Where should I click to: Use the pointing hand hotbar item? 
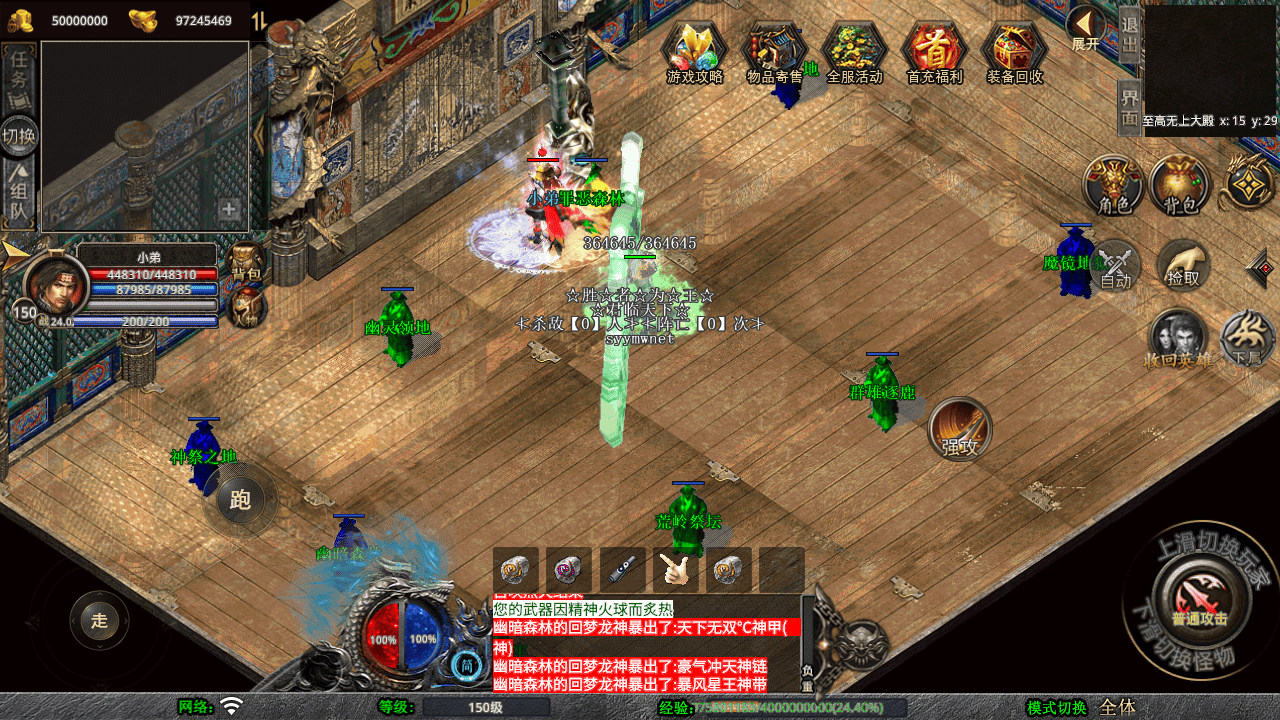click(676, 570)
